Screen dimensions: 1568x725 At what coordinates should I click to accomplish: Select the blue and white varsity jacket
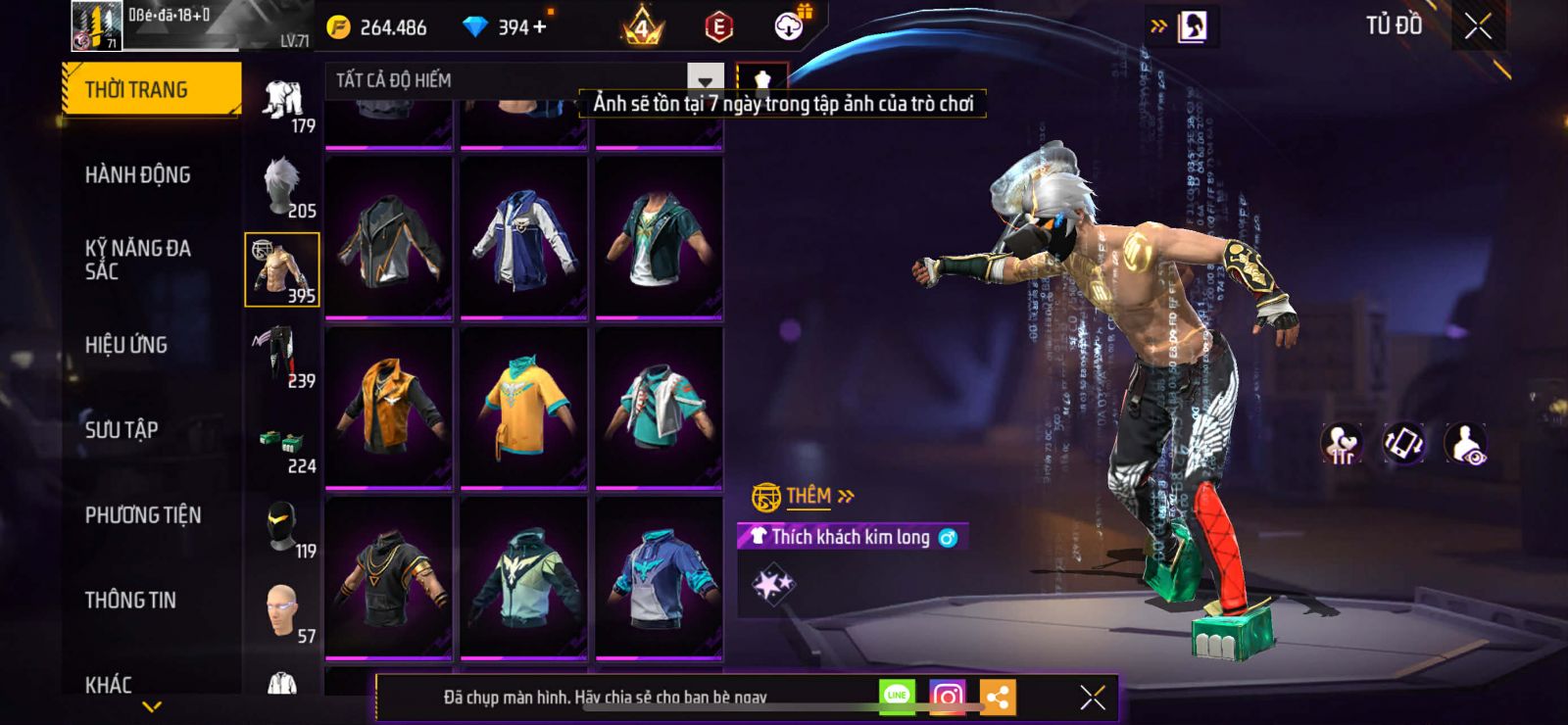[x=524, y=237]
